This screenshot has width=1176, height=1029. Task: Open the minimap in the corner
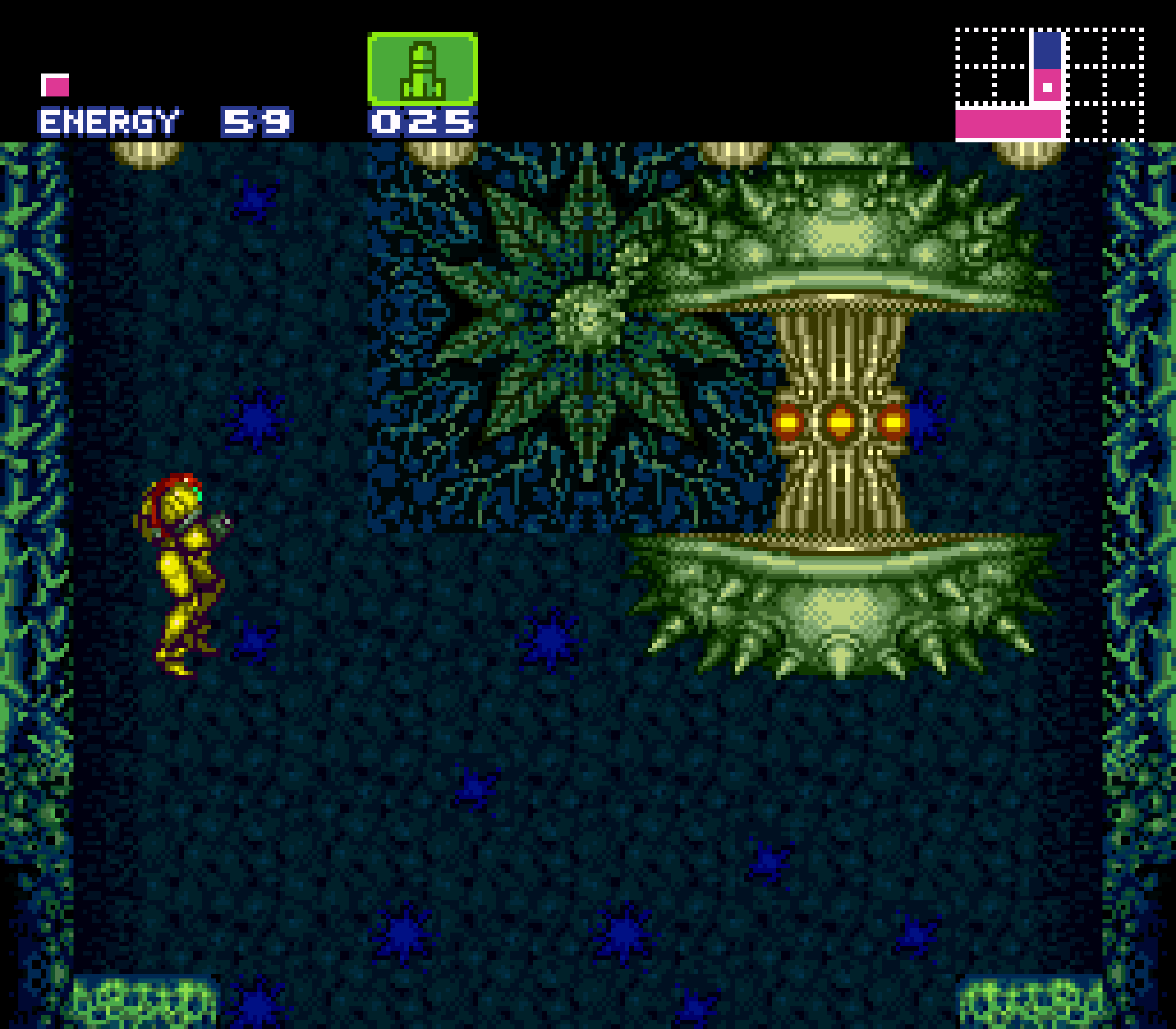pyautogui.click(x=1049, y=84)
